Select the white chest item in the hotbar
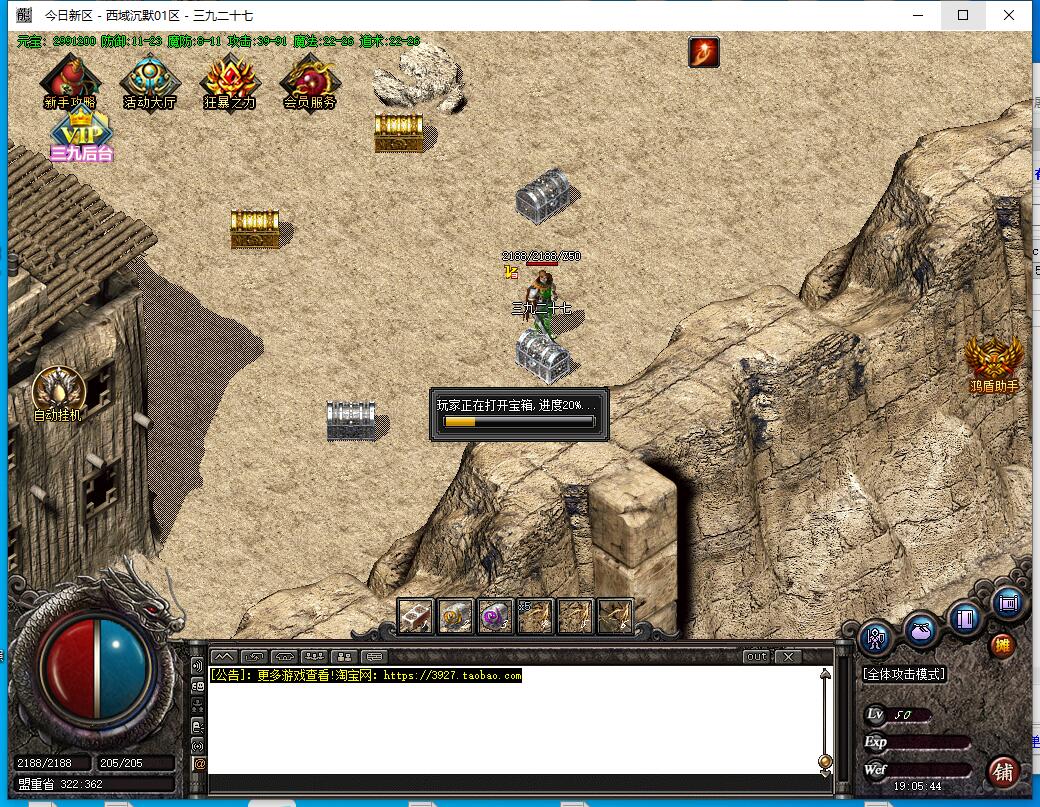The height and width of the screenshot is (807, 1040). [416, 616]
